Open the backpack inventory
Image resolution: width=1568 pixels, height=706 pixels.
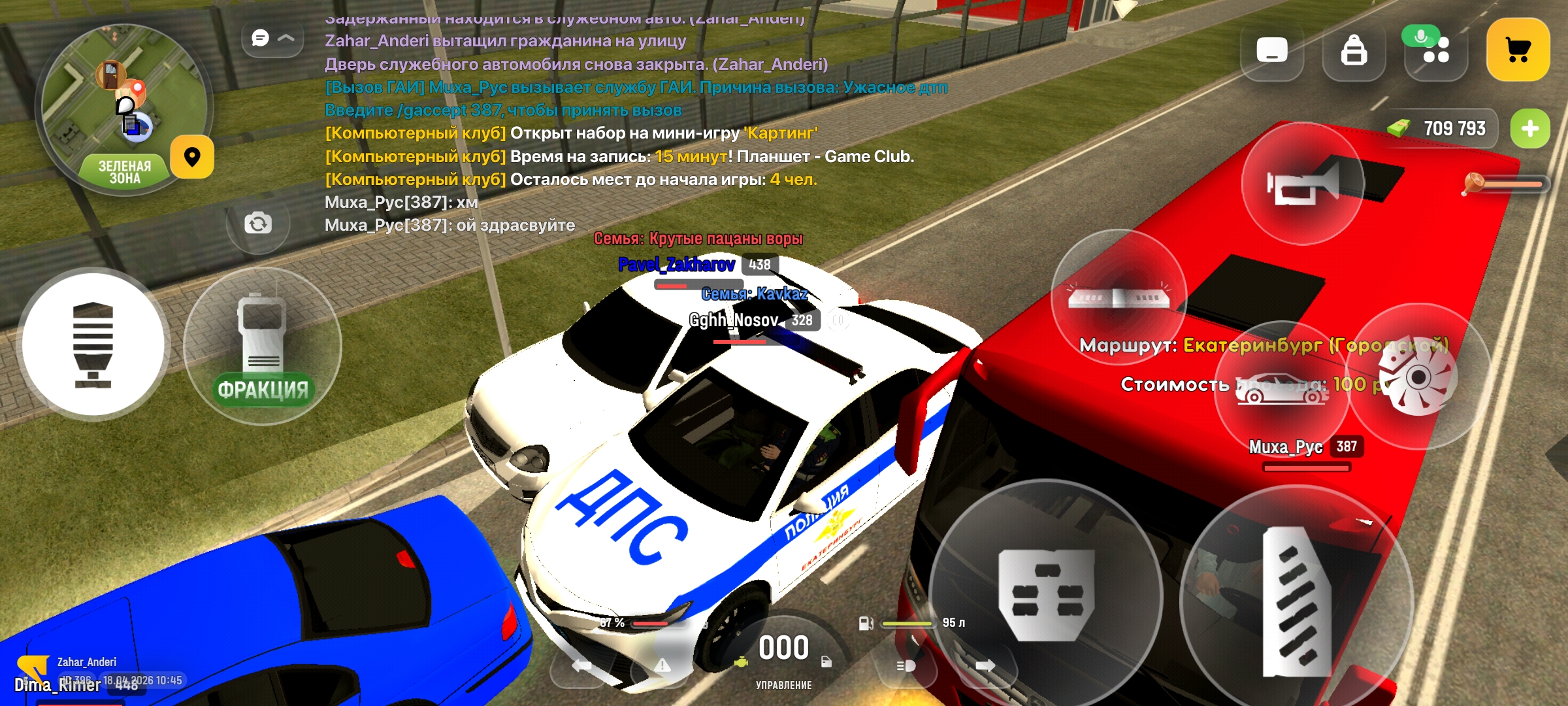pyautogui.click(x=1354, y=50)
